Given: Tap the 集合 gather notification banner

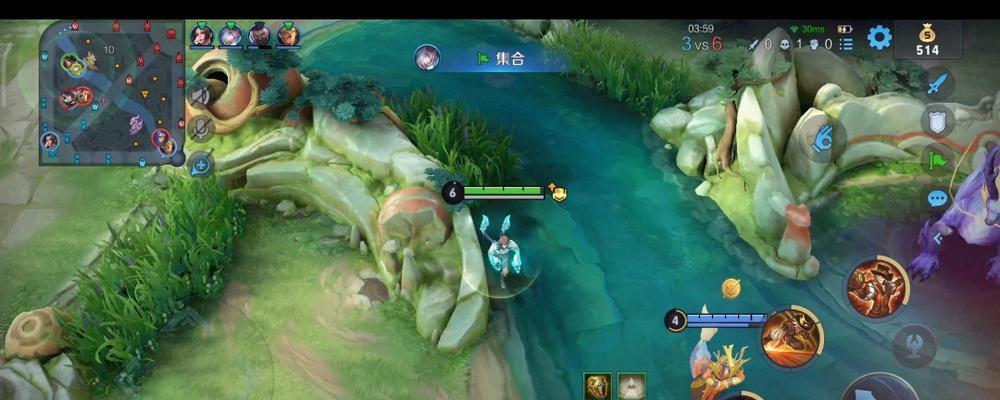Looking at the screenshot, I should coord(497,59).
